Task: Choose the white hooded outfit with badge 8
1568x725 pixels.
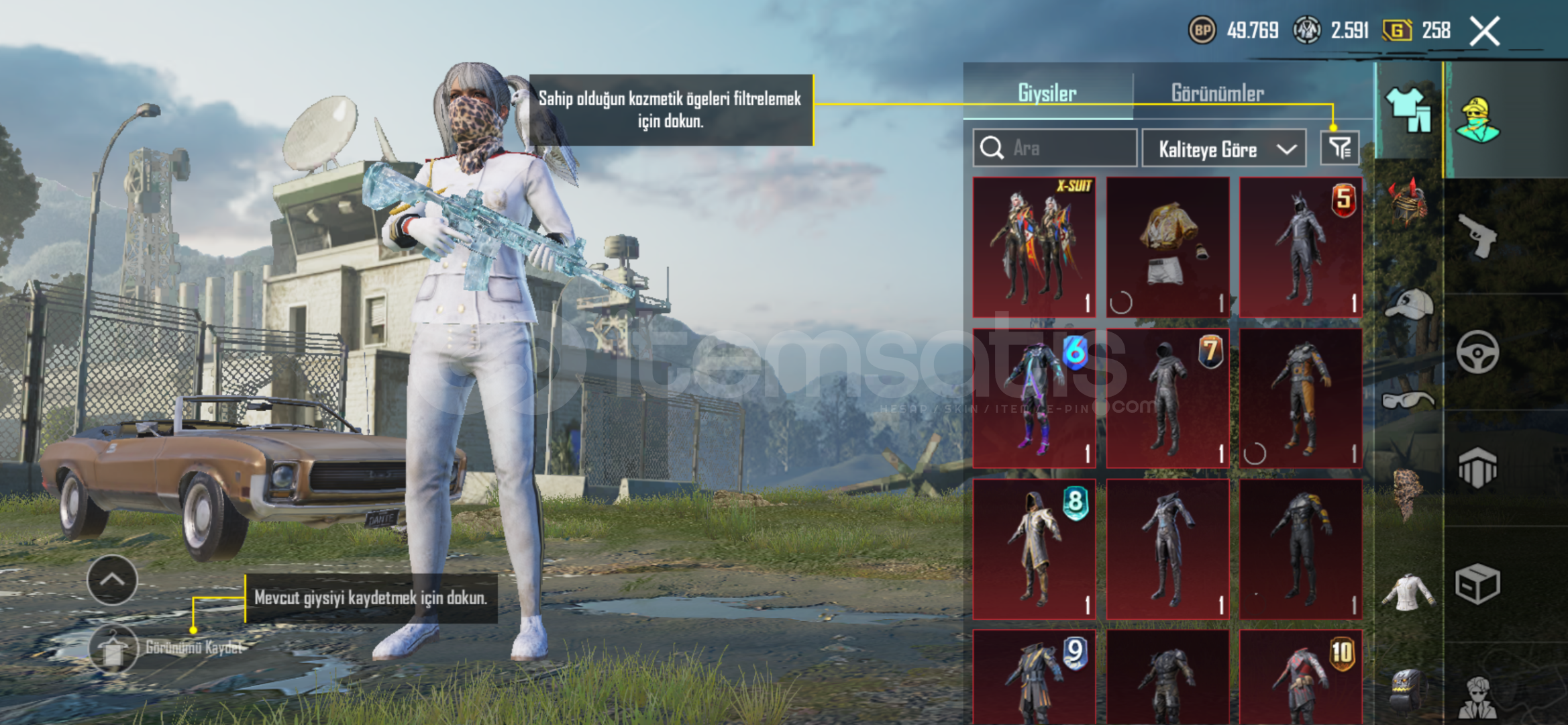Action: (1034, 548)
